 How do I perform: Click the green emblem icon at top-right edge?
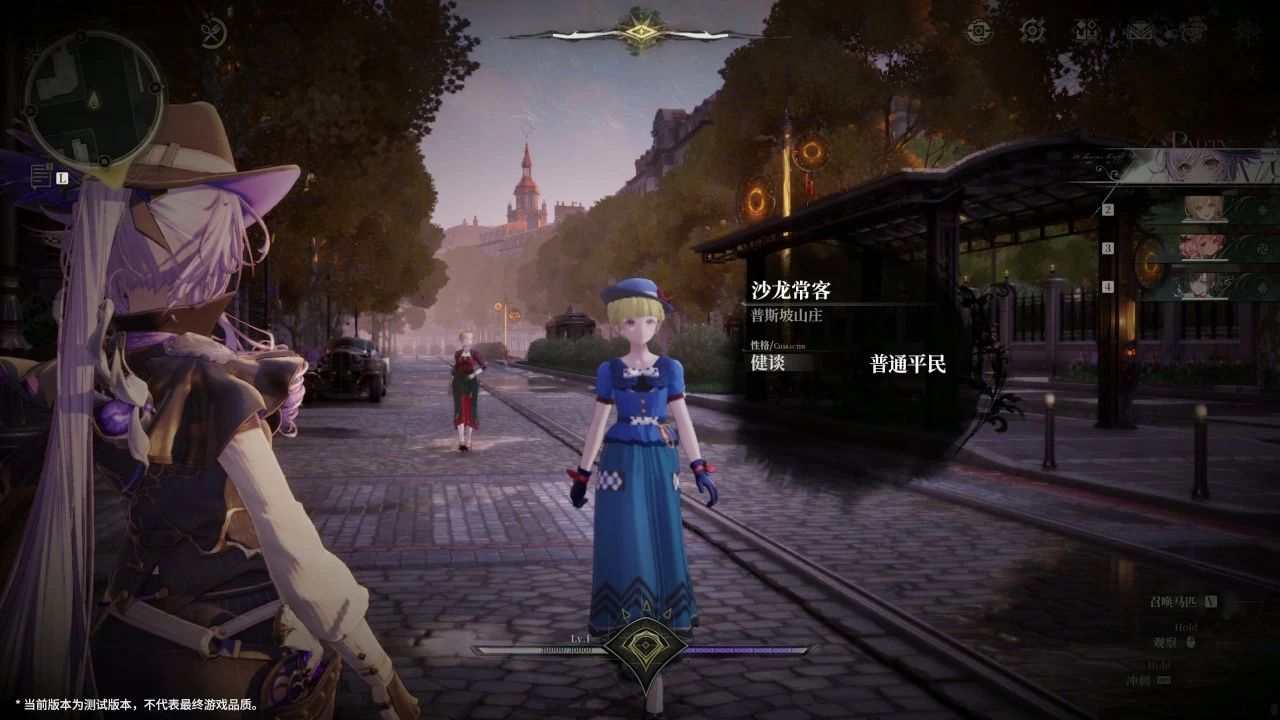tap(1247, 30)
